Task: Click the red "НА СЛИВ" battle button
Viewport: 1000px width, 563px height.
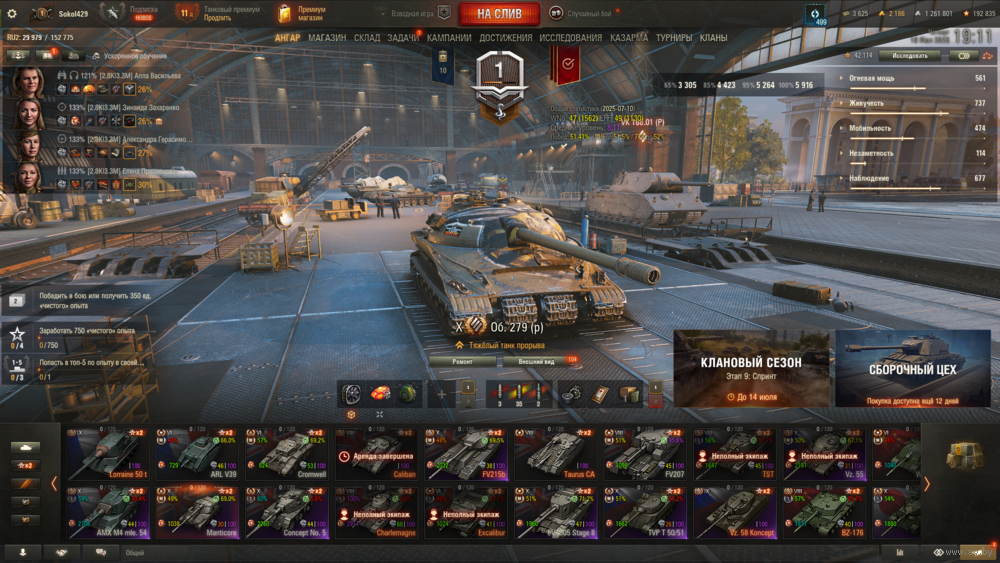Action: (x=499, y=14)
